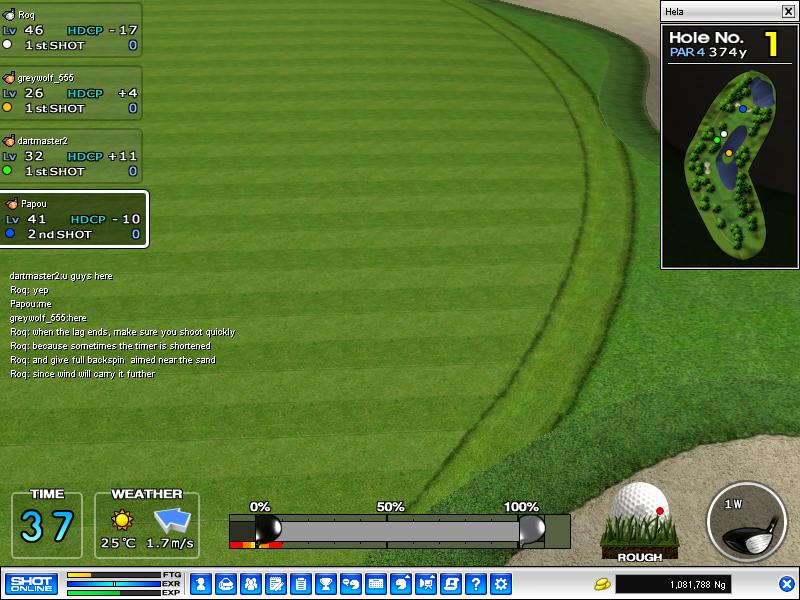The height and width of the screenshot is (600, 800).
Task: Close the Hela minimap window
Action: (787, 11)
